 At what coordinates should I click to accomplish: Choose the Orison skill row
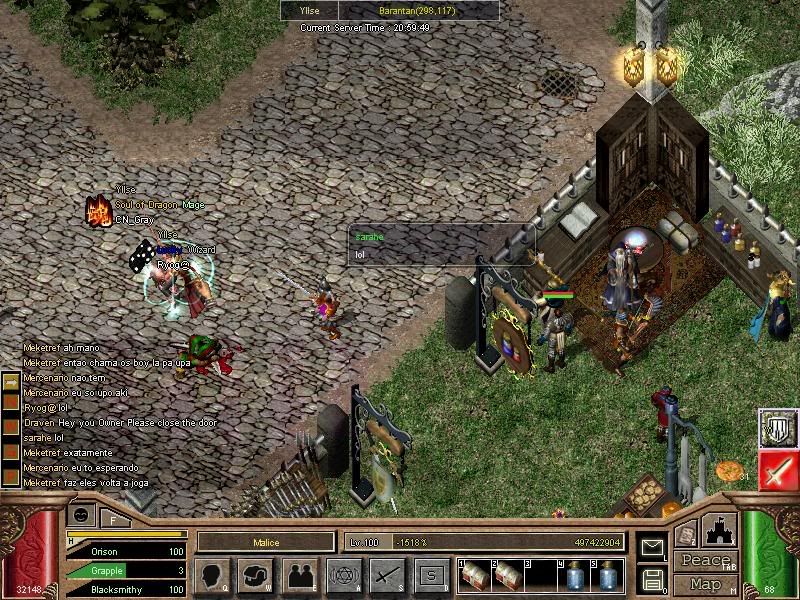[x=127, y=551]
